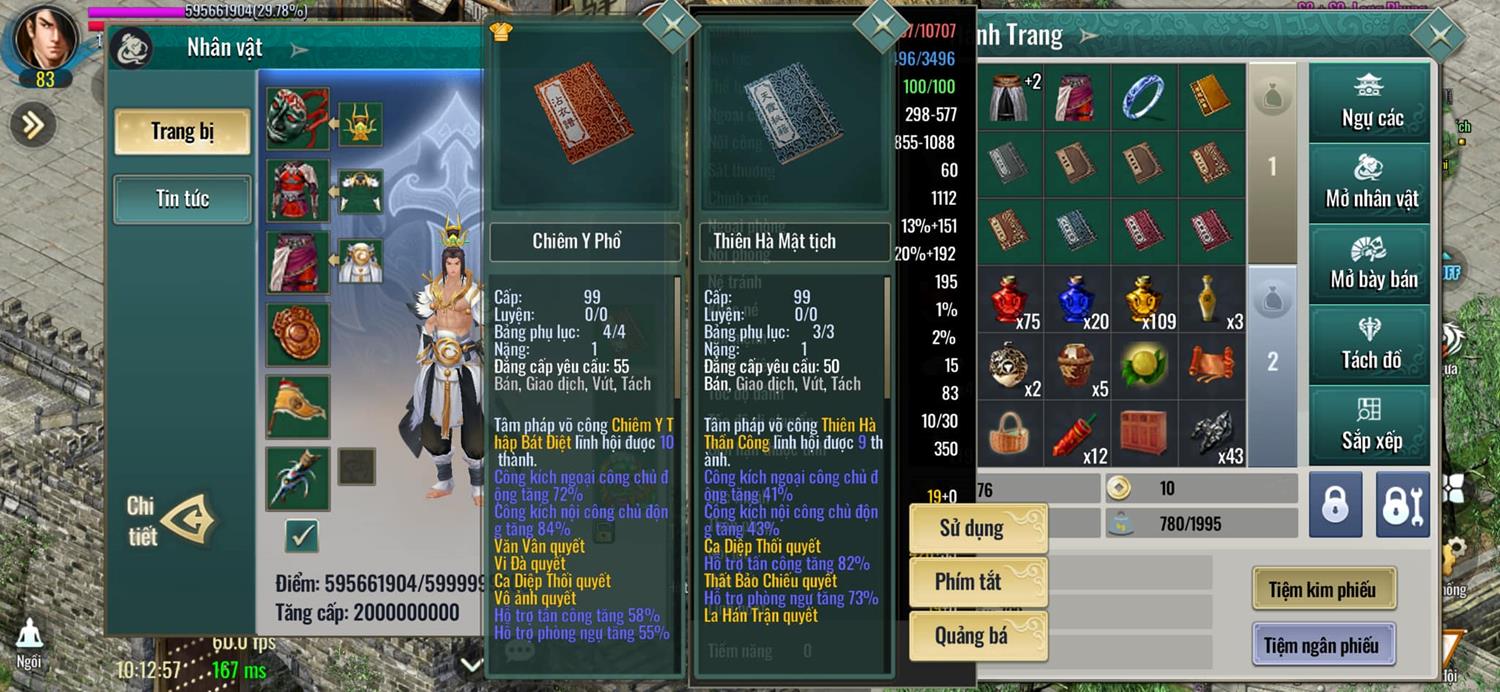Select the blue potion stack x20

click(1078, 300)
